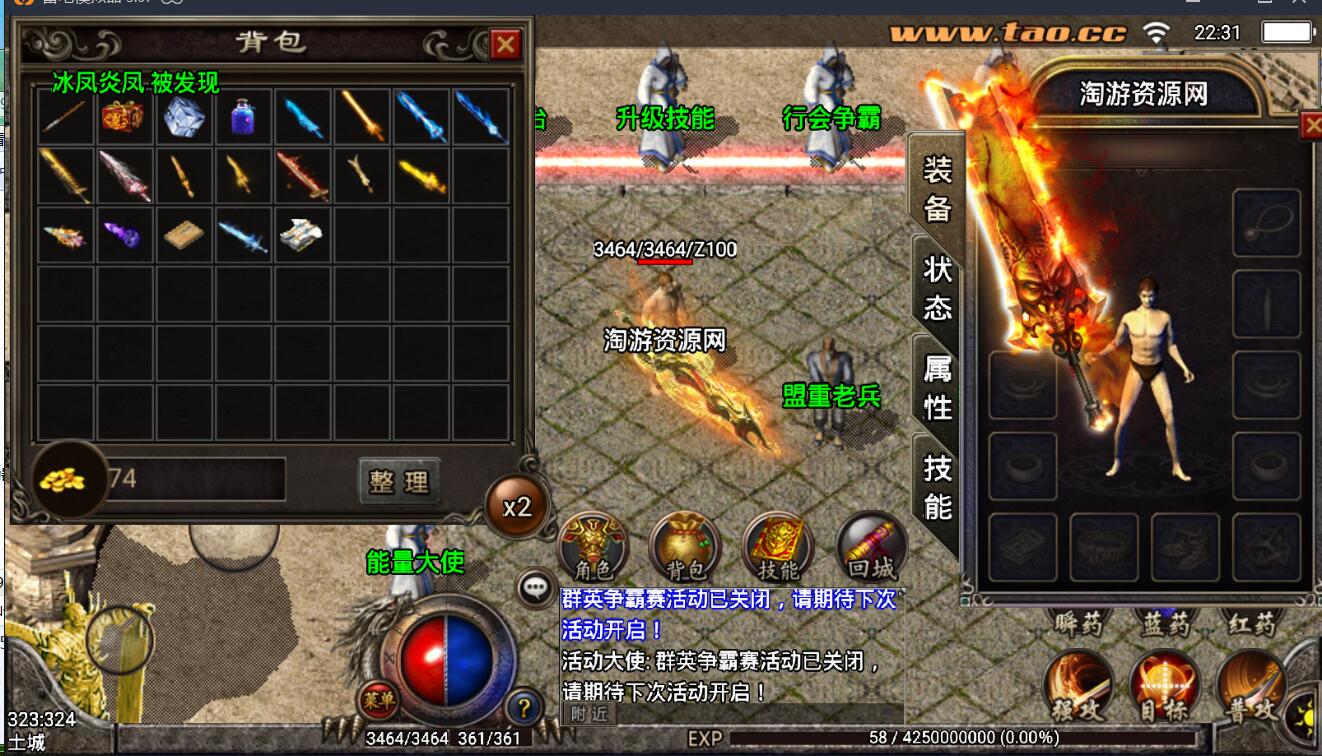Select the red gift box item
Image resolution: width=1322 pixels, height=756 pixels.
pyautogui.click(x=125, y=116)
